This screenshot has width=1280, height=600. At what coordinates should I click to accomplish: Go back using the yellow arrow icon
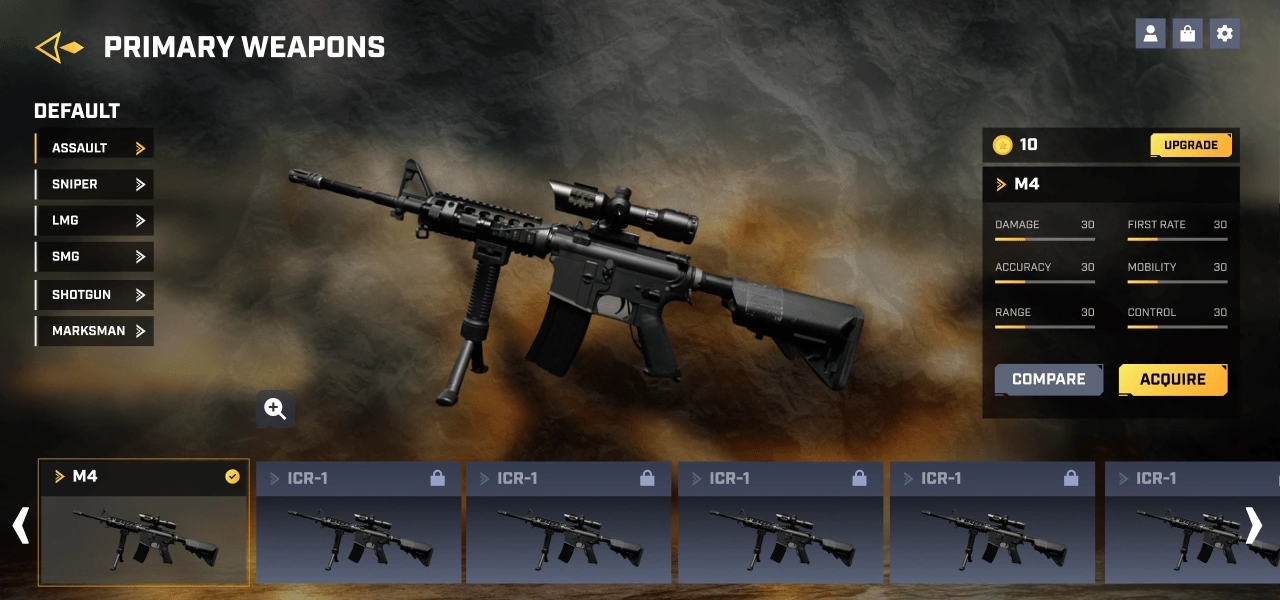coord(59,47)
